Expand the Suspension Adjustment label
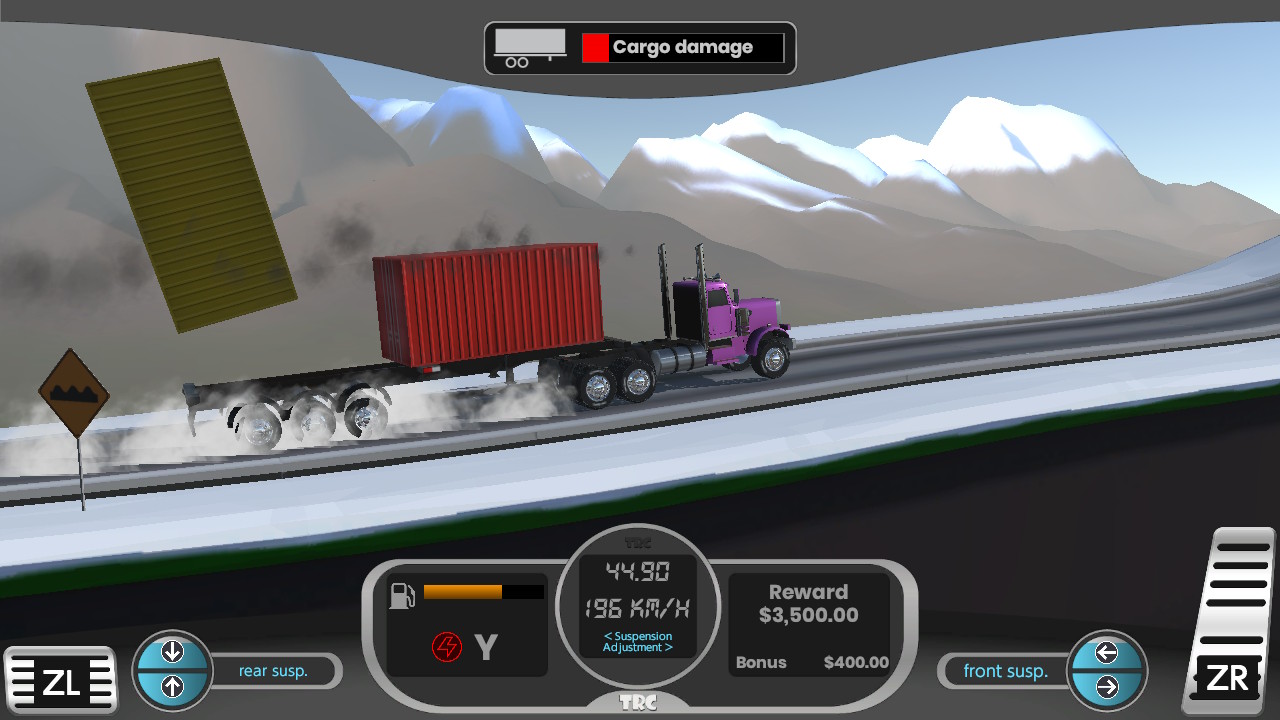The height and width of the screenshot is (720, 1280). (x=640, y=642)
